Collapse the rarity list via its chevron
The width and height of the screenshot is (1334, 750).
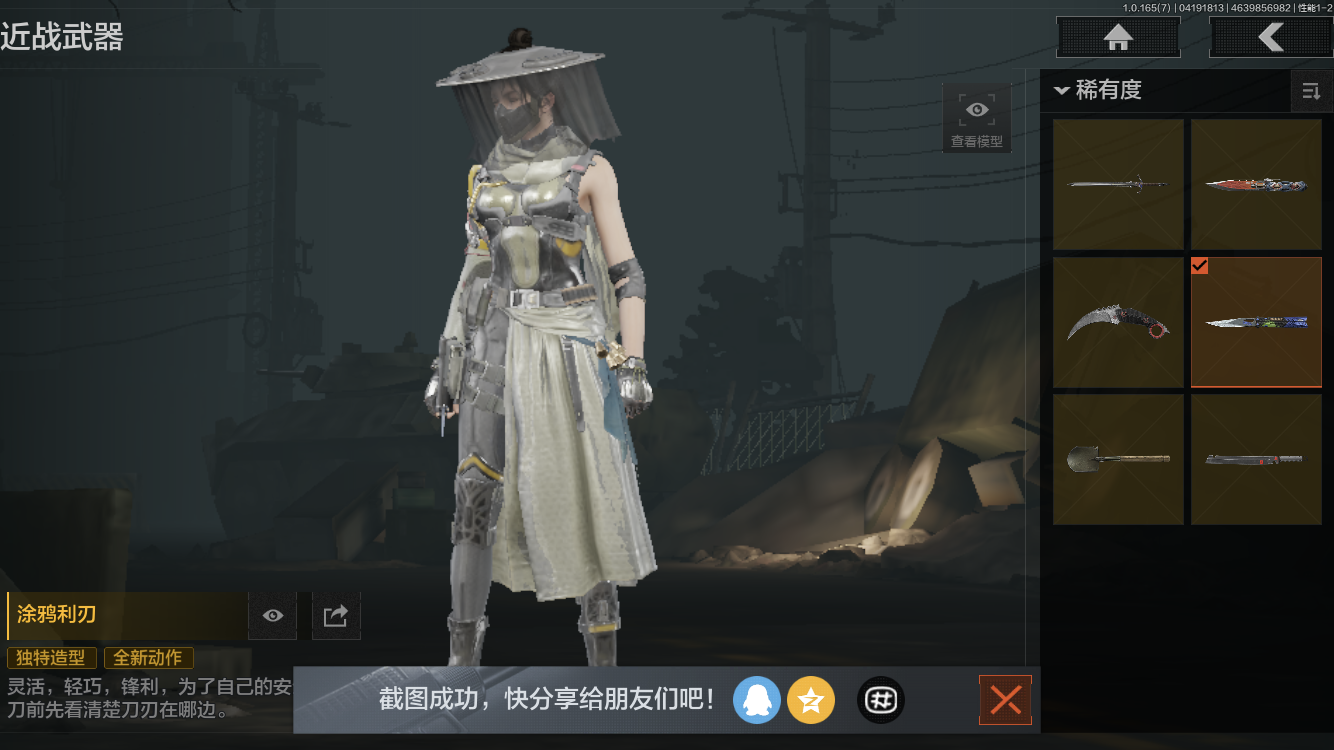[x=1063, y=90]
